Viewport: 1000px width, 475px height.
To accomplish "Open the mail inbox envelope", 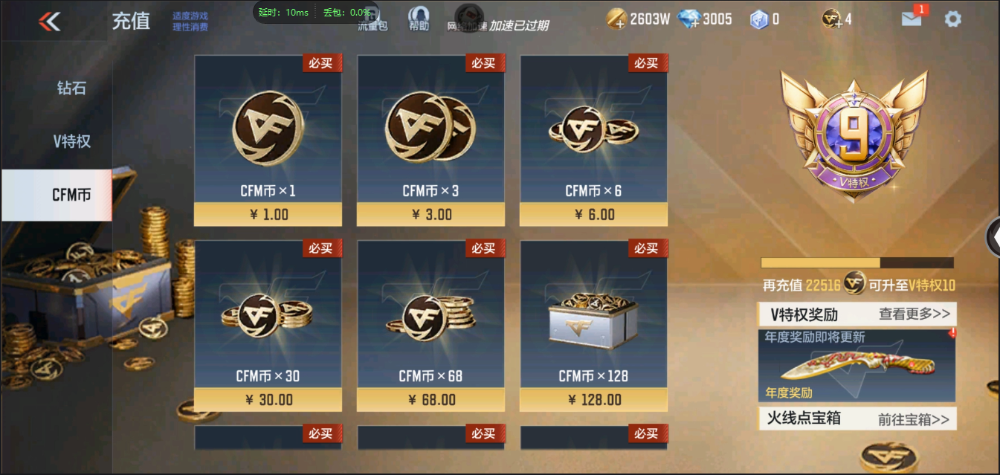I will (x=912, y=19).
